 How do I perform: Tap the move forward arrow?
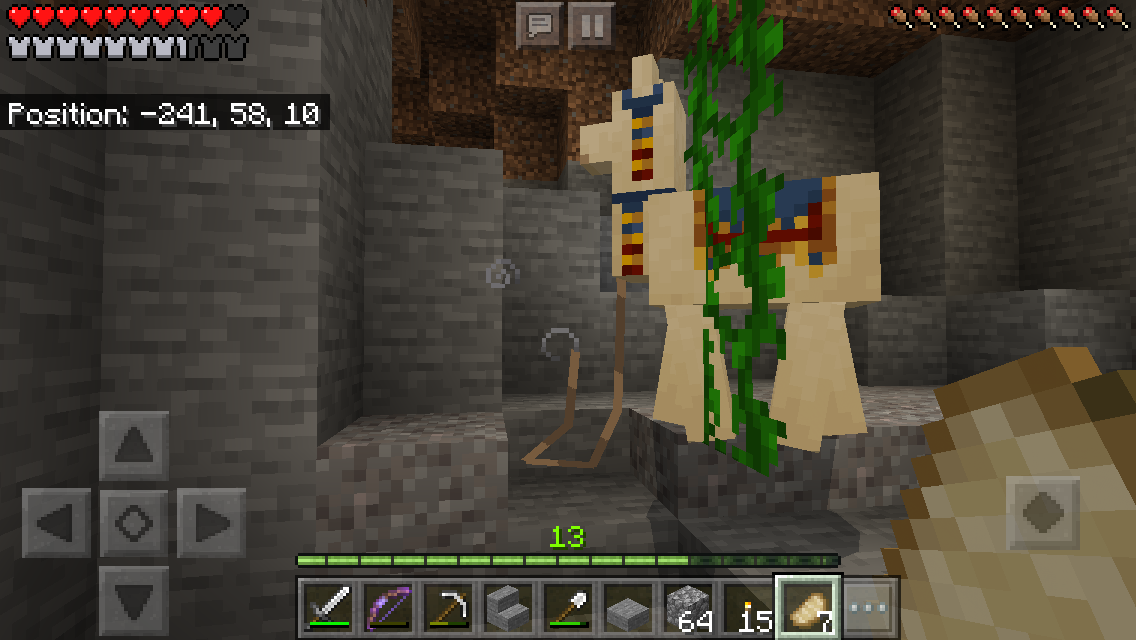pyautogui.click(x=134, y=446)
